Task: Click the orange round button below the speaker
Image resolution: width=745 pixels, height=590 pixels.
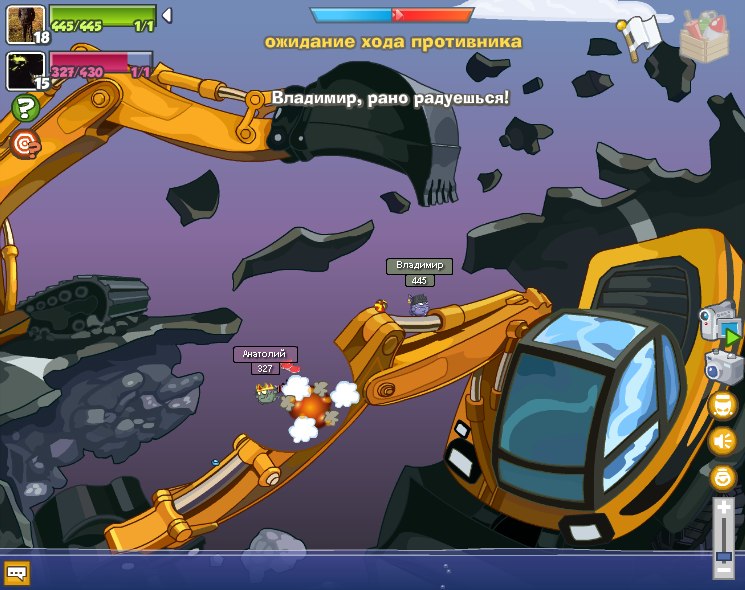Action: pos(722,477)
